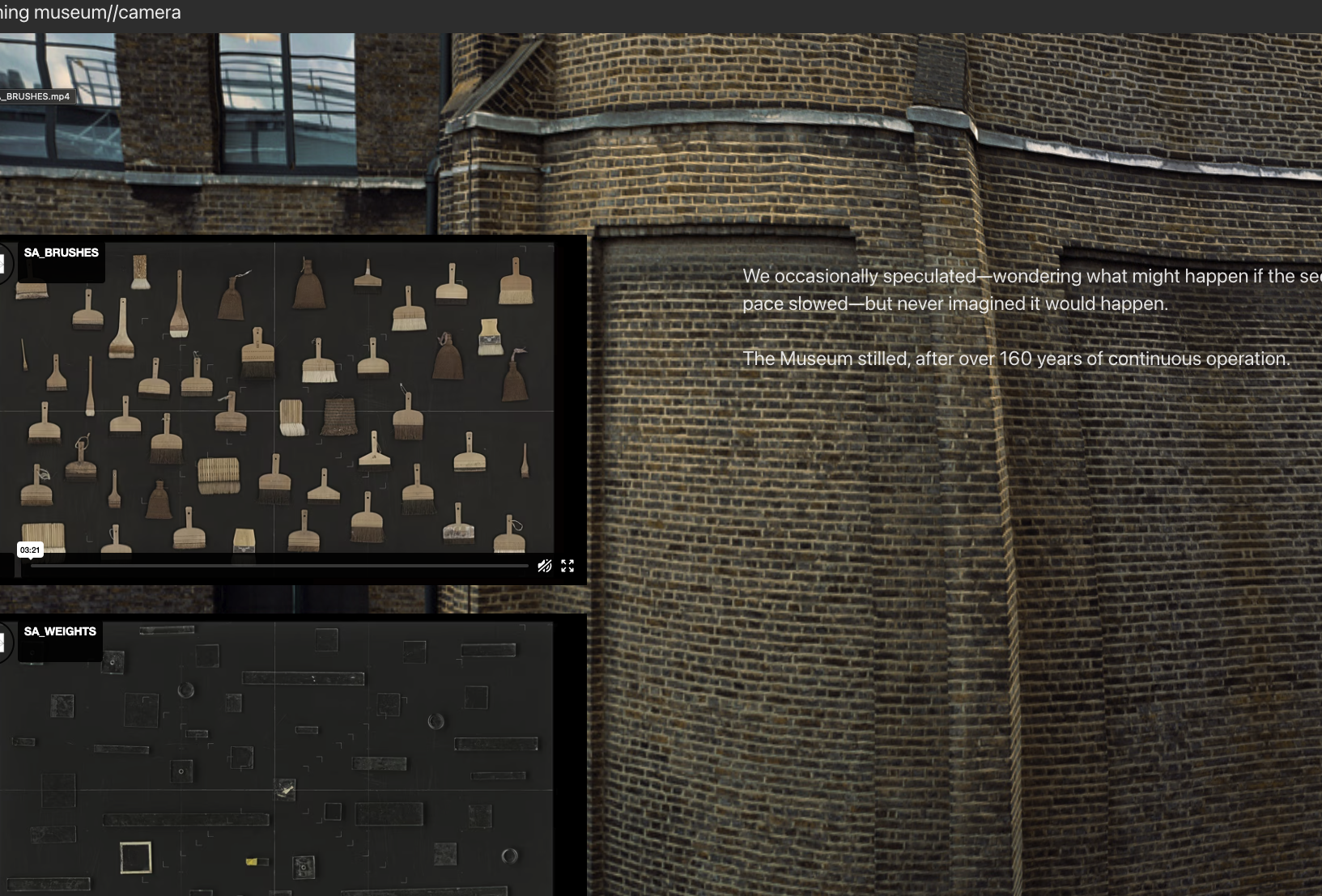
Task: Click the 03:21 timestamp marker
Action: click(x=31, y=550)
